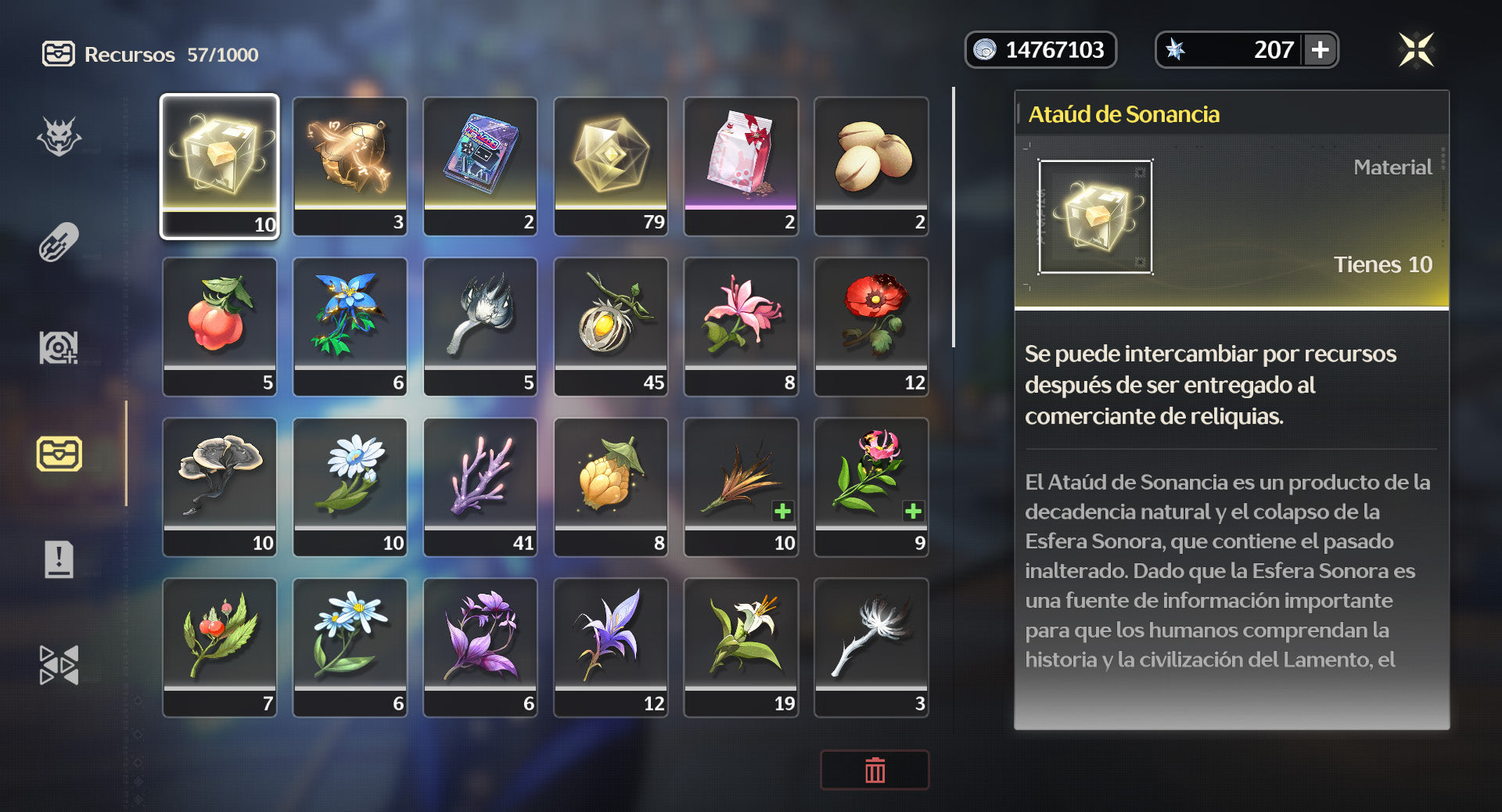1502x812 pixels.
Task: Open the paperclip-shaped category tab
Action: click(x=59, y=243)
